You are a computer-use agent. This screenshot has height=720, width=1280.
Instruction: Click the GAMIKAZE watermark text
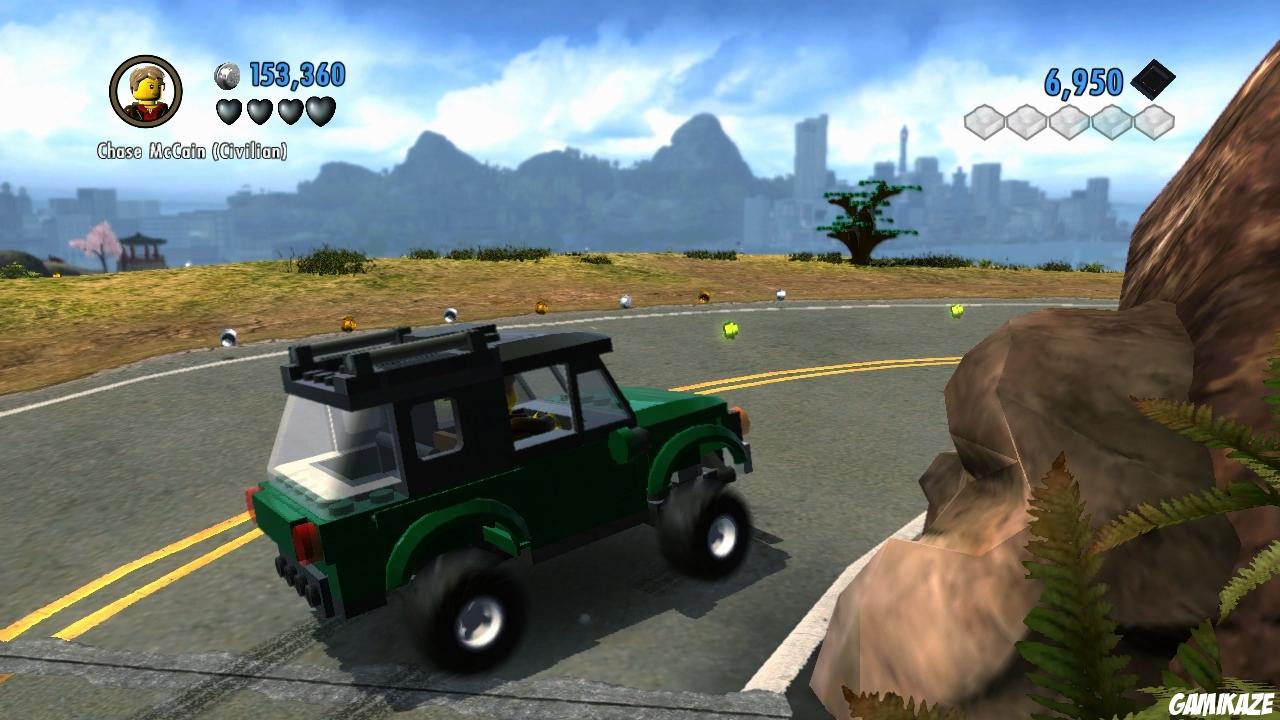(1221, 703)
